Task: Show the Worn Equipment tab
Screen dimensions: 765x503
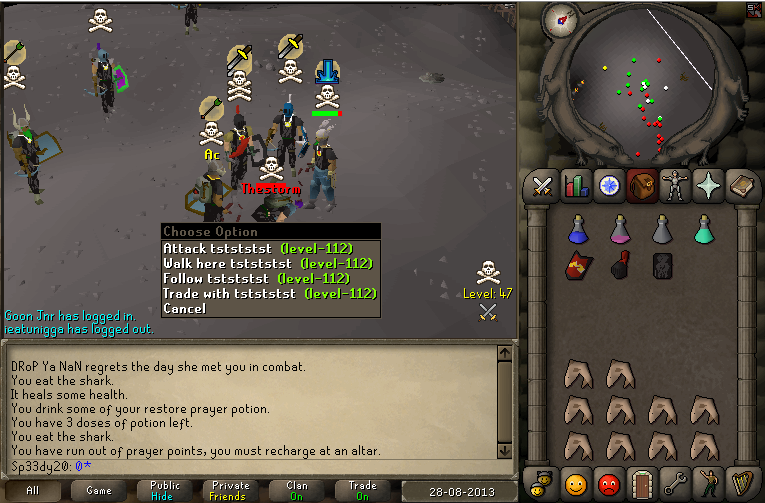Action: [x=675, y=186]
